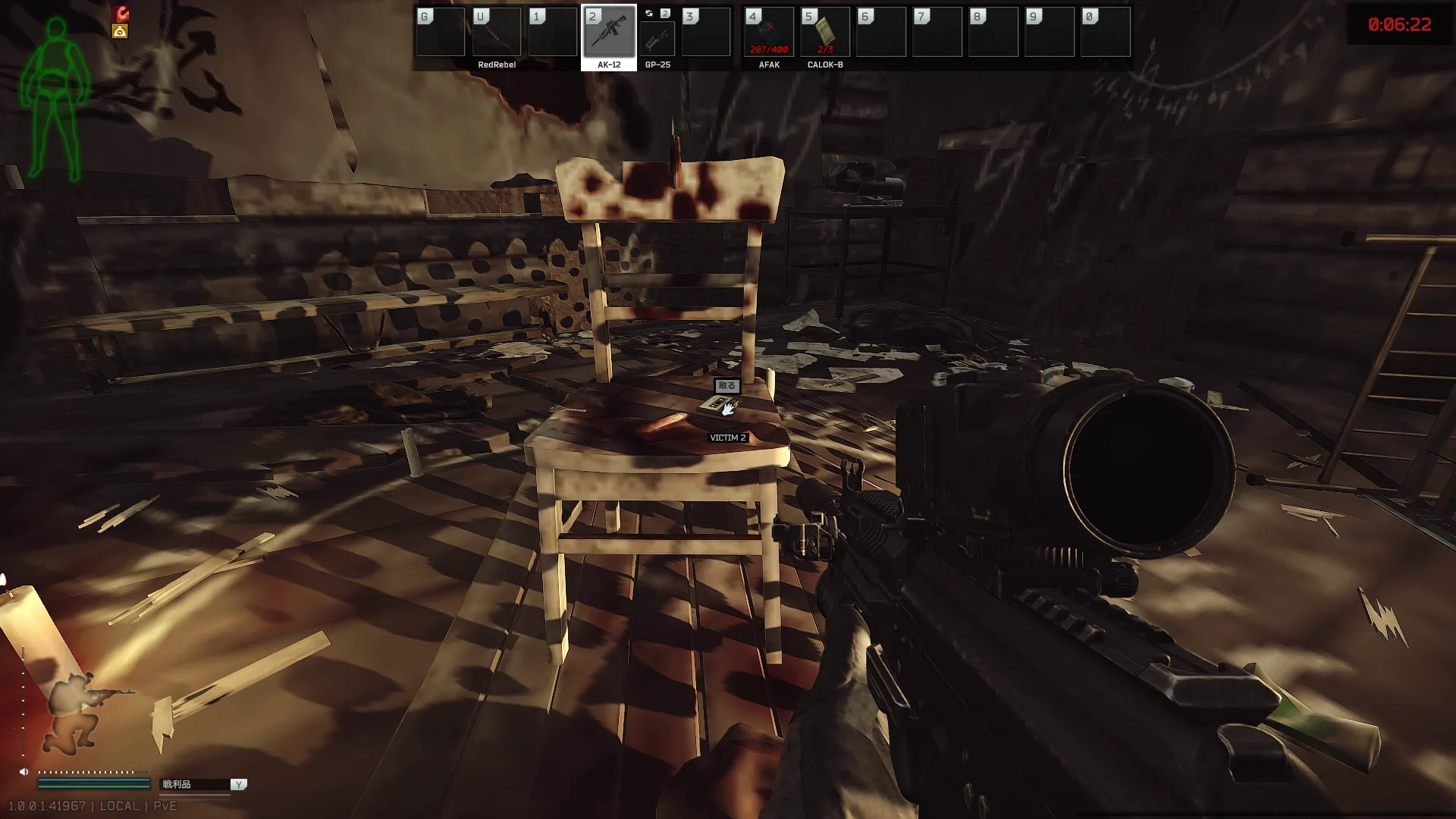Image resolution: width=1456 pixels, height=819 pixels.
Task: Use the CALOK-B hemostatic slot
Action: point(825,33)
